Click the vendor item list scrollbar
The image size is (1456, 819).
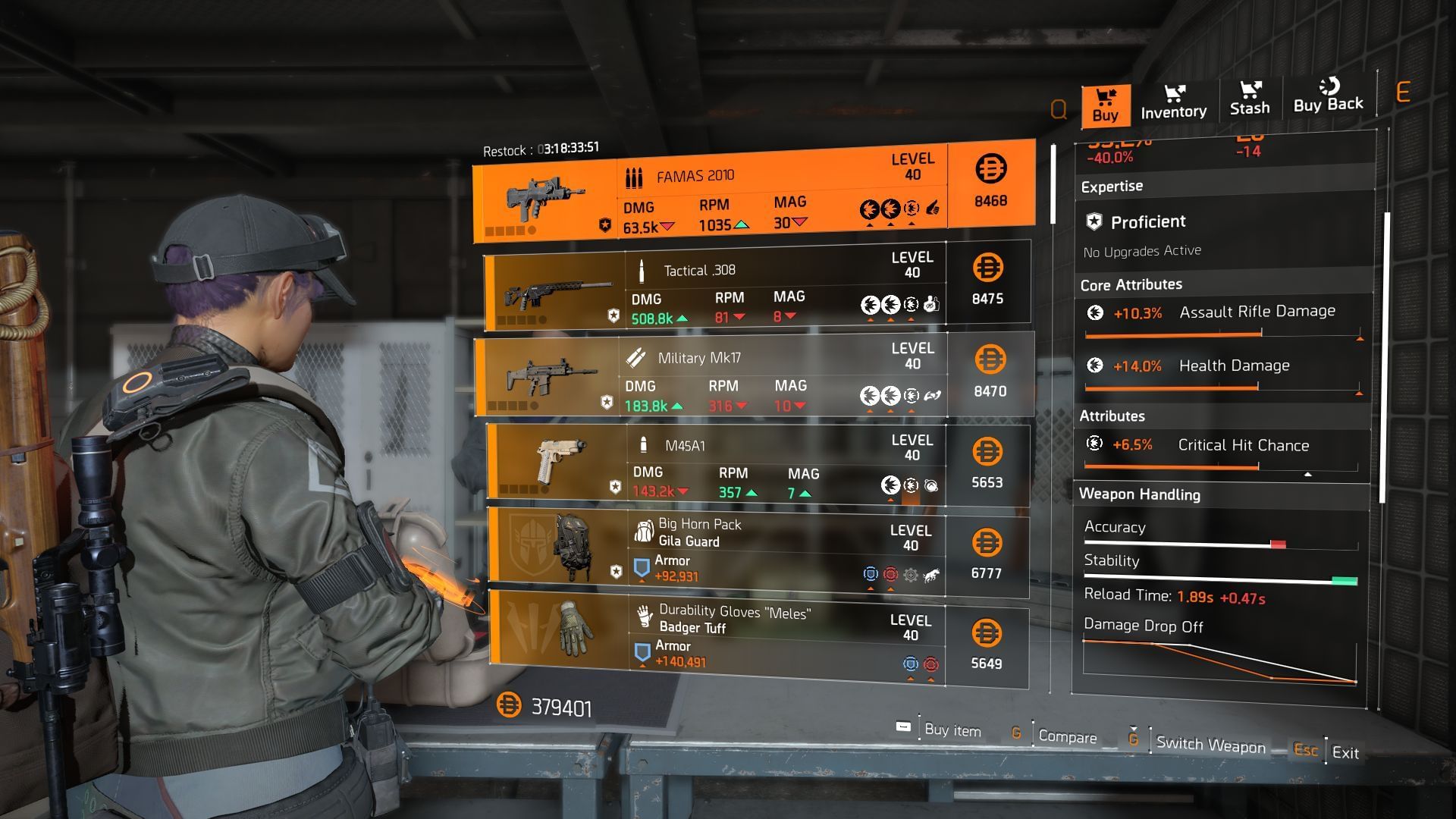1053,184
